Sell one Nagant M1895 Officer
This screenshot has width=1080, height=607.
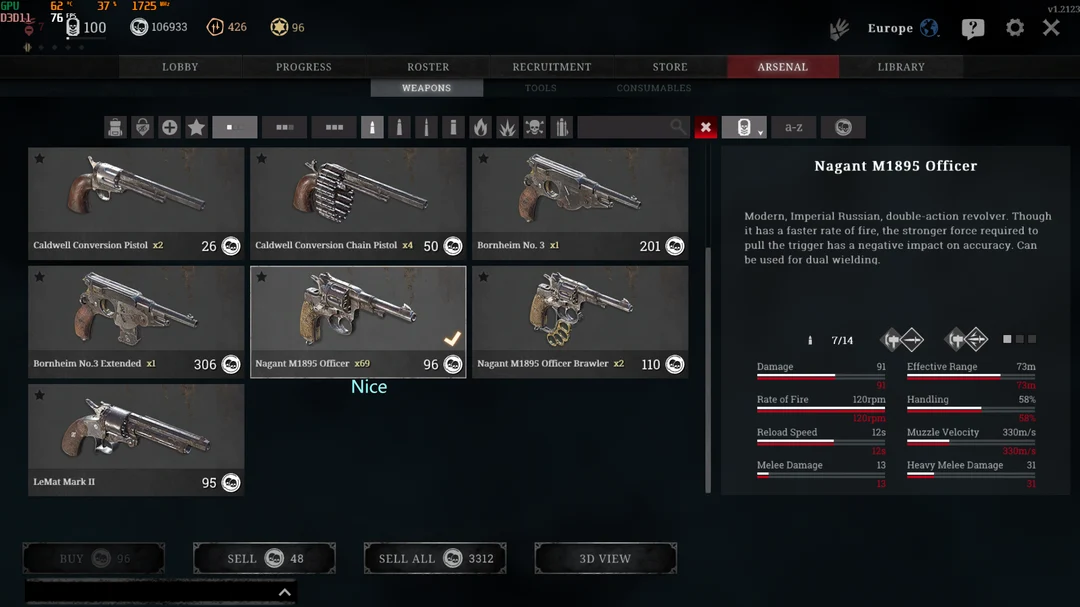point(264,558)
